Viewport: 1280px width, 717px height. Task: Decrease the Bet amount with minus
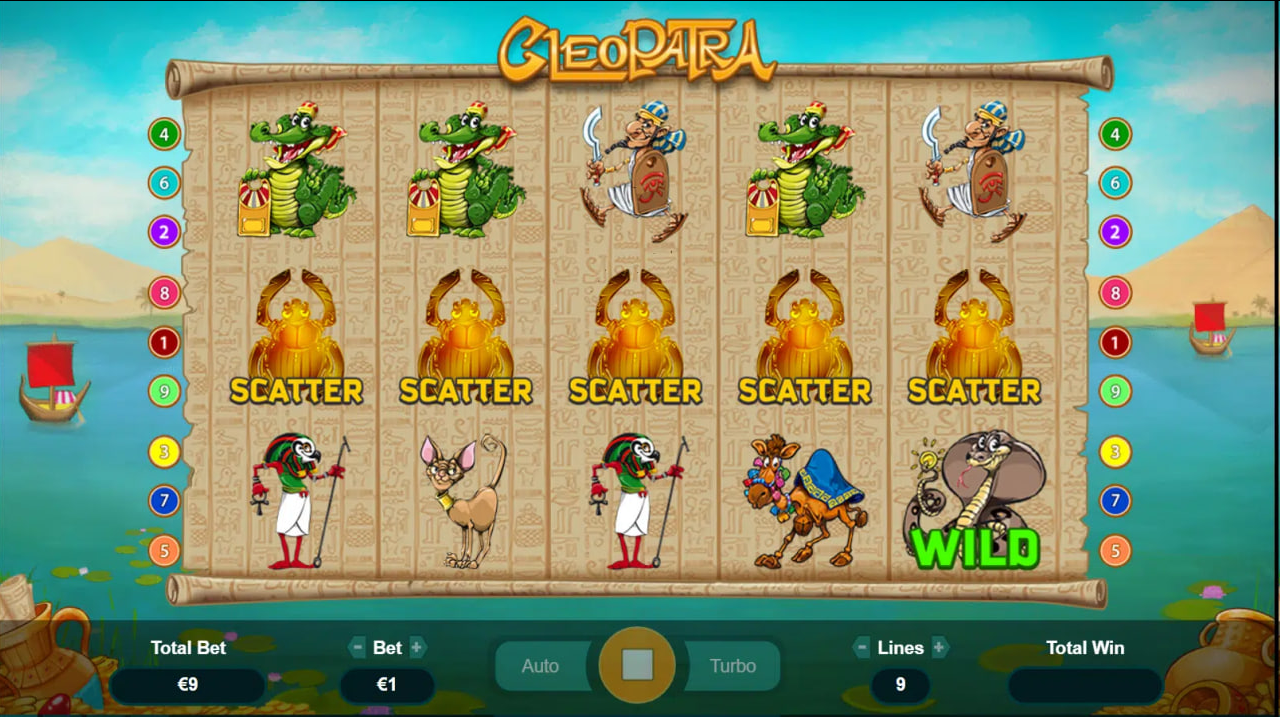(x=357, y=648)
